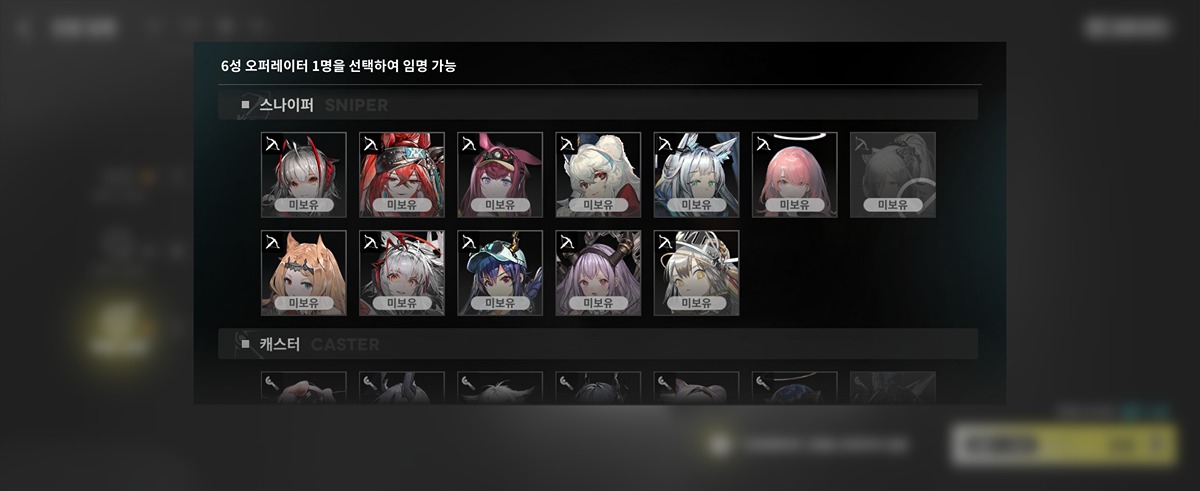Pick the pale-haired sniper with white headdress
Screen dimensions: 1200x491
click(696, 272)
